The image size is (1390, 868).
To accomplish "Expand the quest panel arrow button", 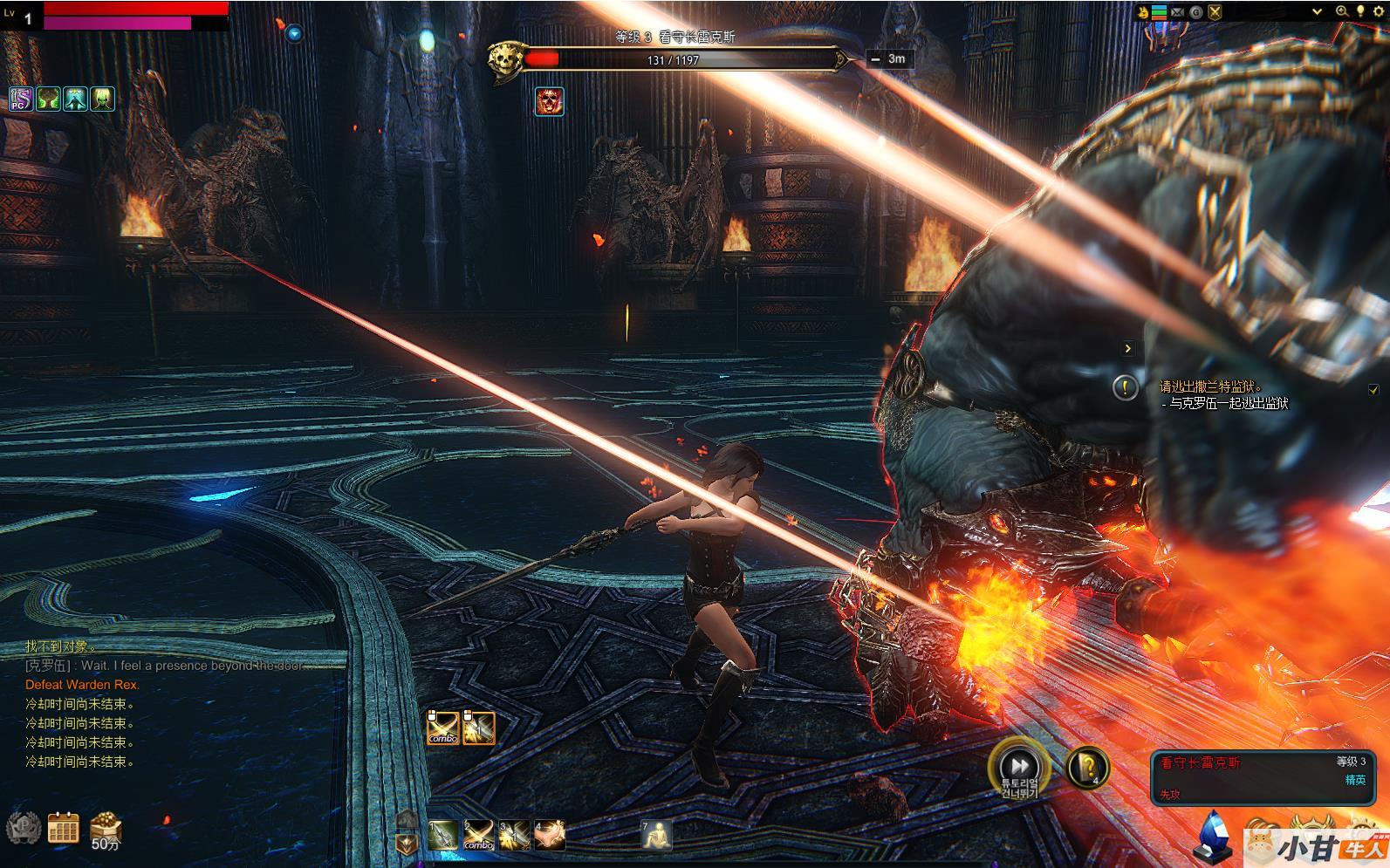I will pos(1127,348).
